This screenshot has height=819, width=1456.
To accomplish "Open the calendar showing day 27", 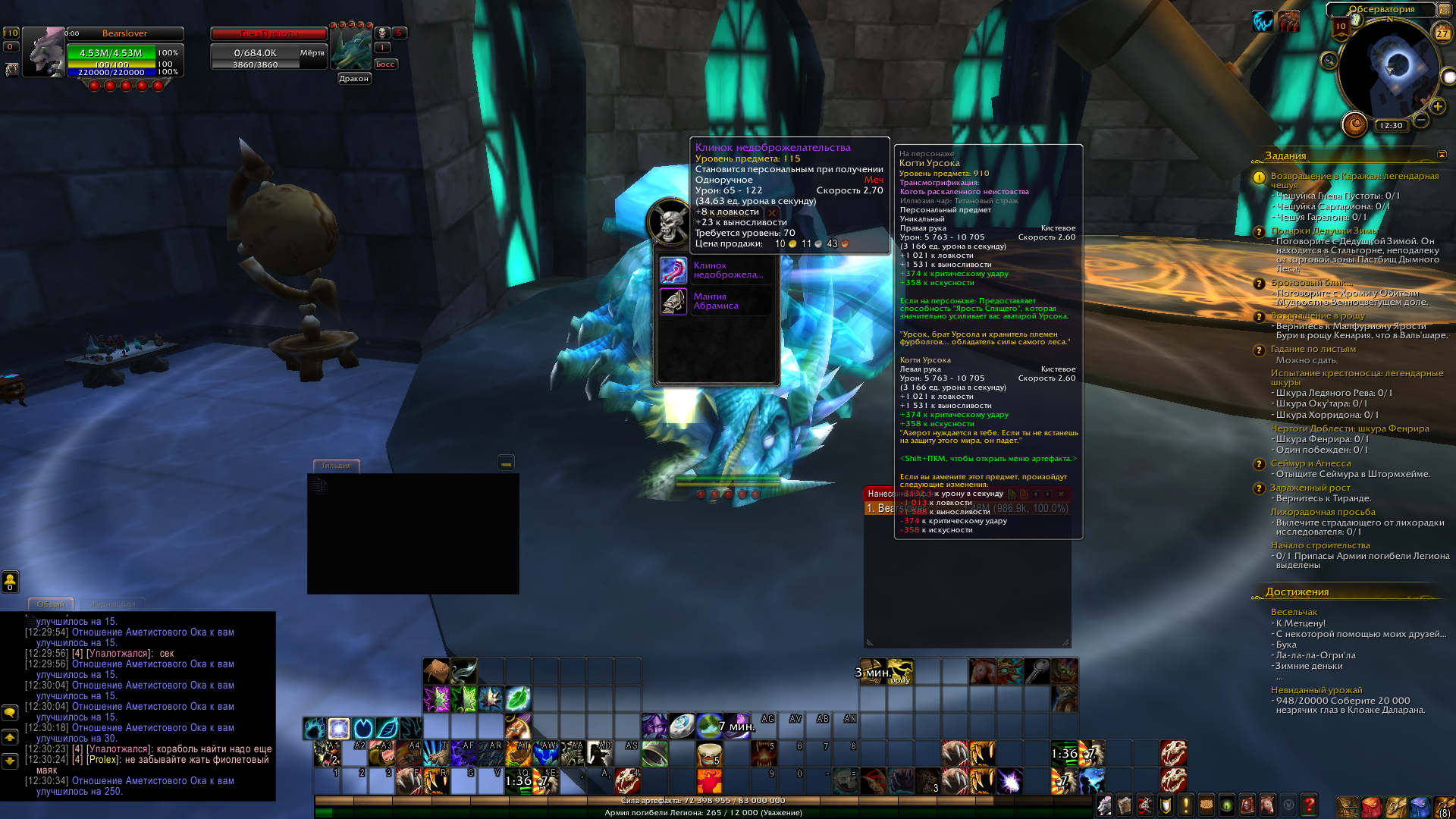I will coord(1442,32).
